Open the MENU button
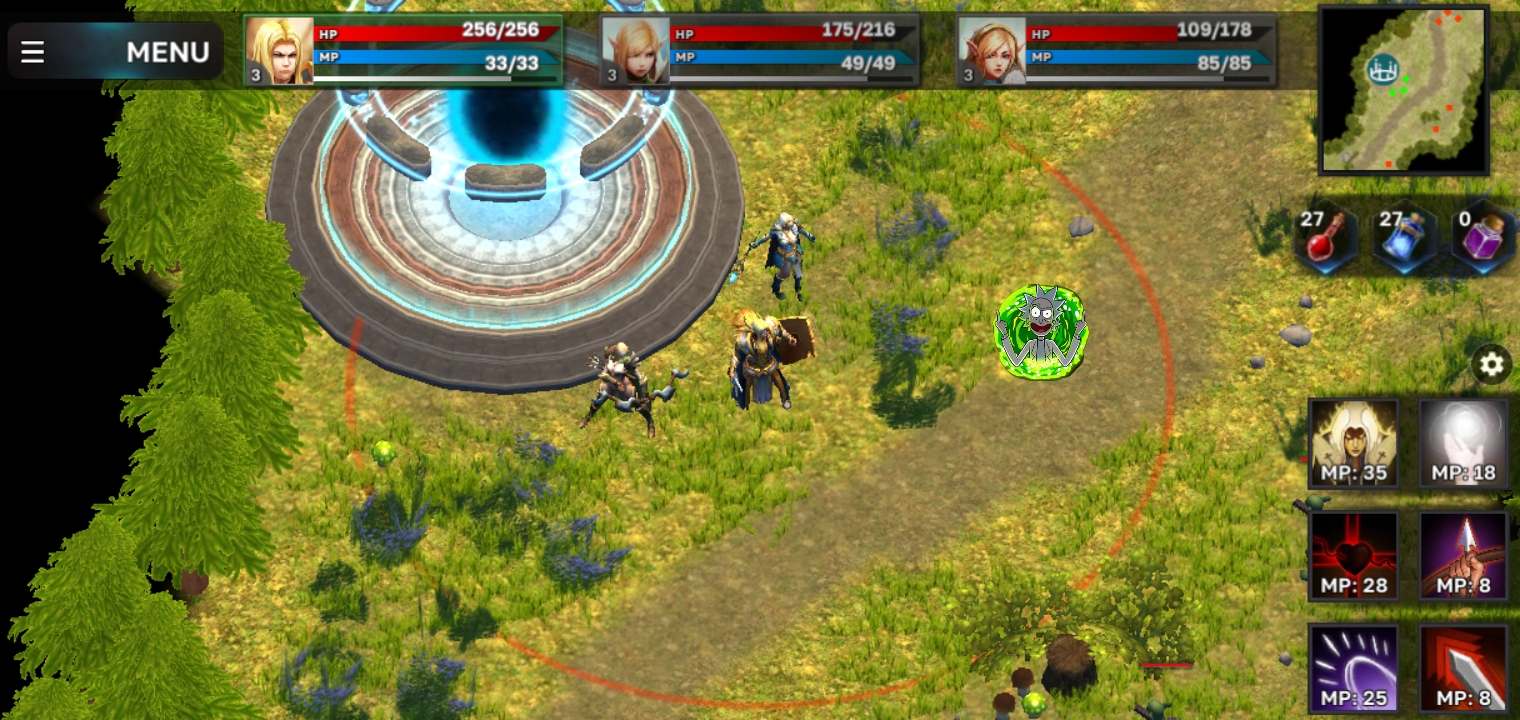 tap(115, 51)
